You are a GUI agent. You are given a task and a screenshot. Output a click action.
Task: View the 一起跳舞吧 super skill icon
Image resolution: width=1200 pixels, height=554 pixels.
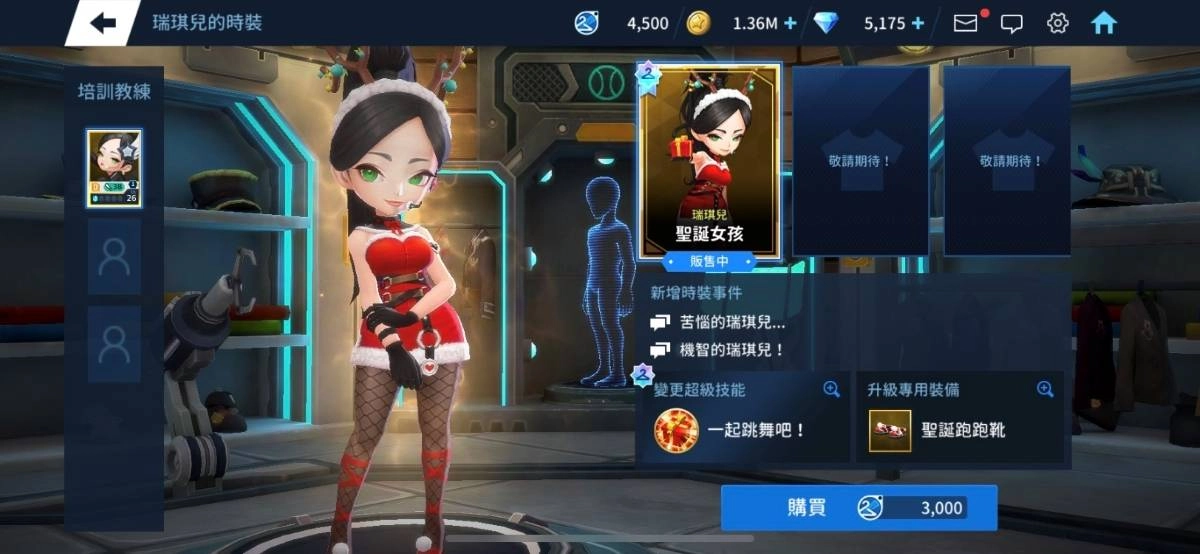675,431
